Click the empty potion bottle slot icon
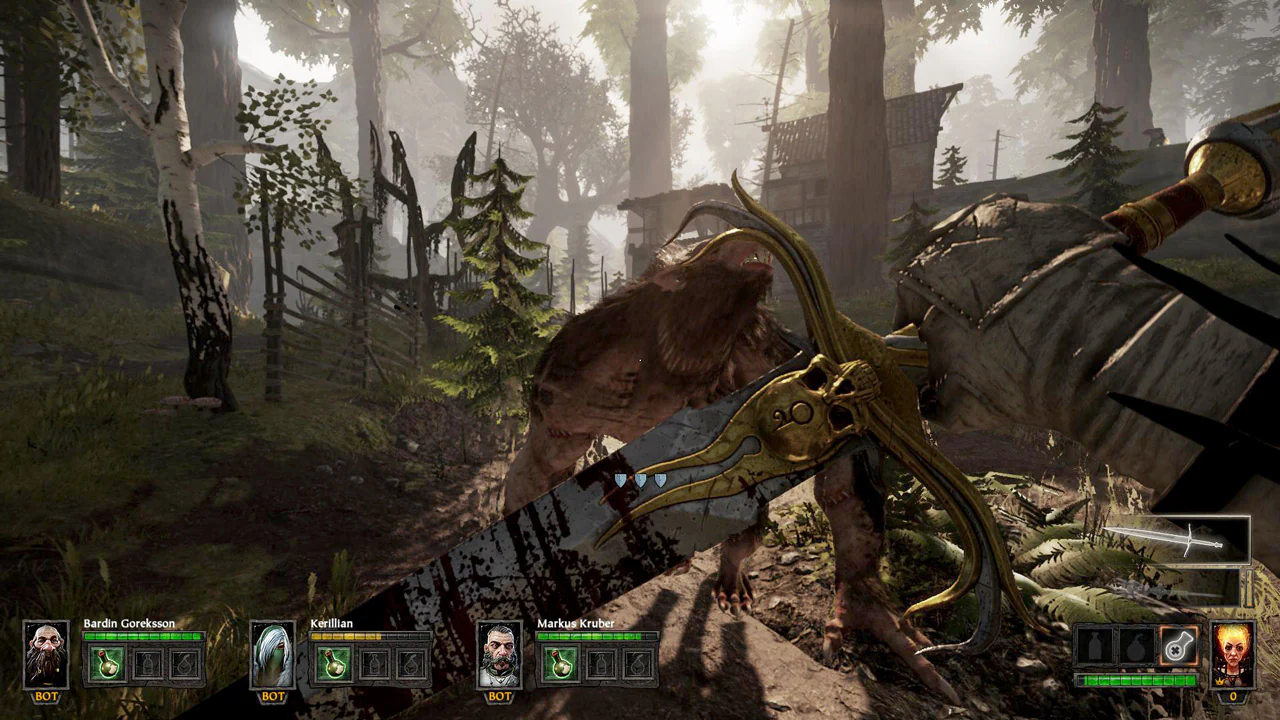Viewport: 1280px width, 720px height. tap(1097, 648)
